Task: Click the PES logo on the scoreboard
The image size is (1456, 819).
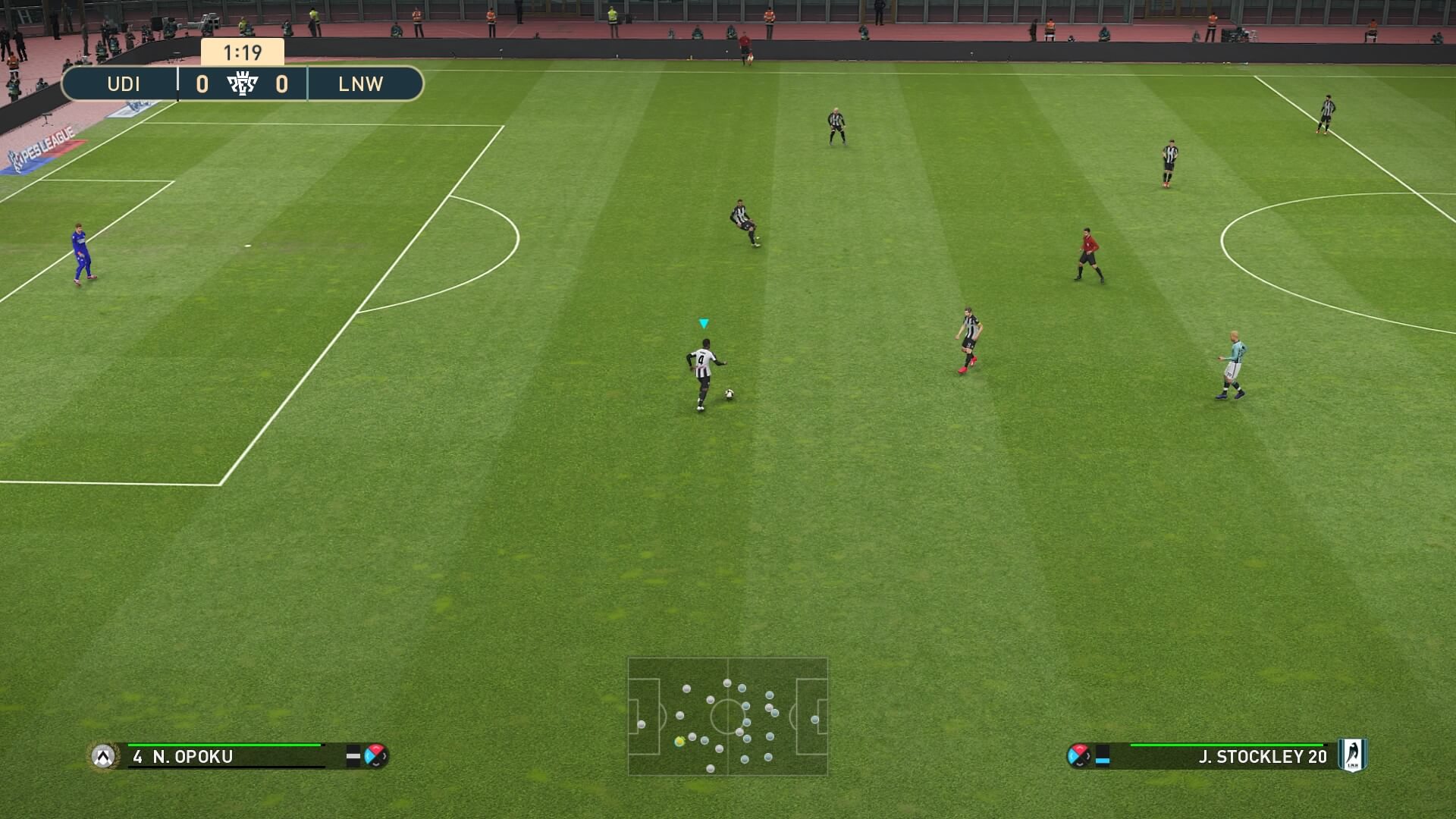Action: [243, 83]
